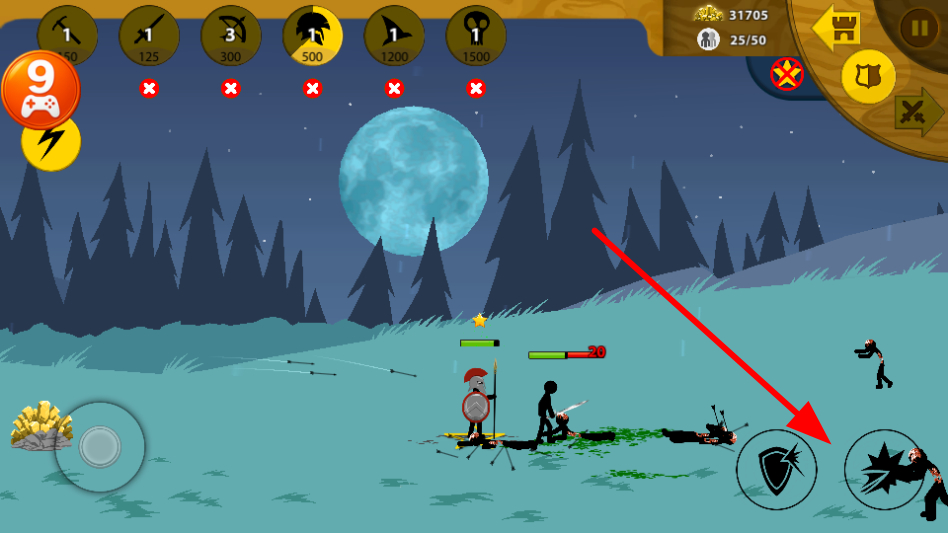
Task: Train a spearton with the helmet button
Action: click(313, 36)
